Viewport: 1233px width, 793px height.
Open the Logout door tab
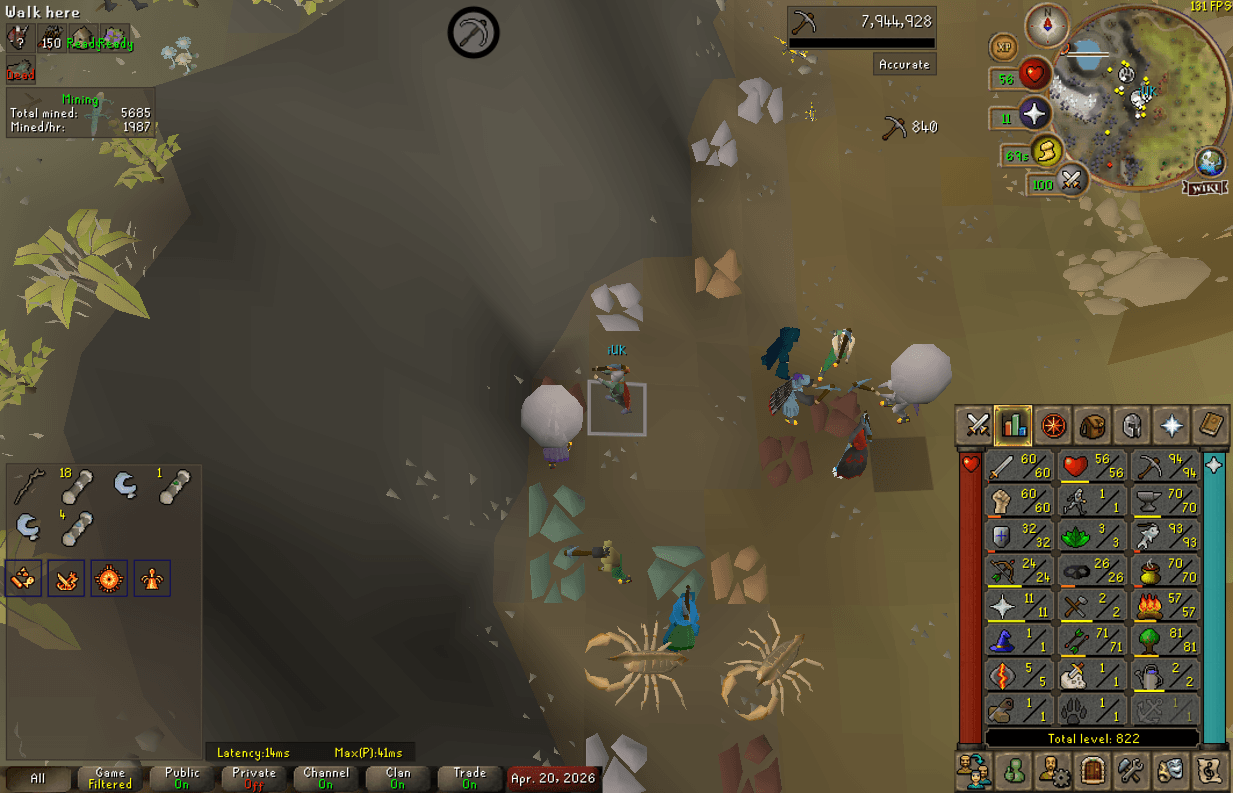coord(1091,771)
